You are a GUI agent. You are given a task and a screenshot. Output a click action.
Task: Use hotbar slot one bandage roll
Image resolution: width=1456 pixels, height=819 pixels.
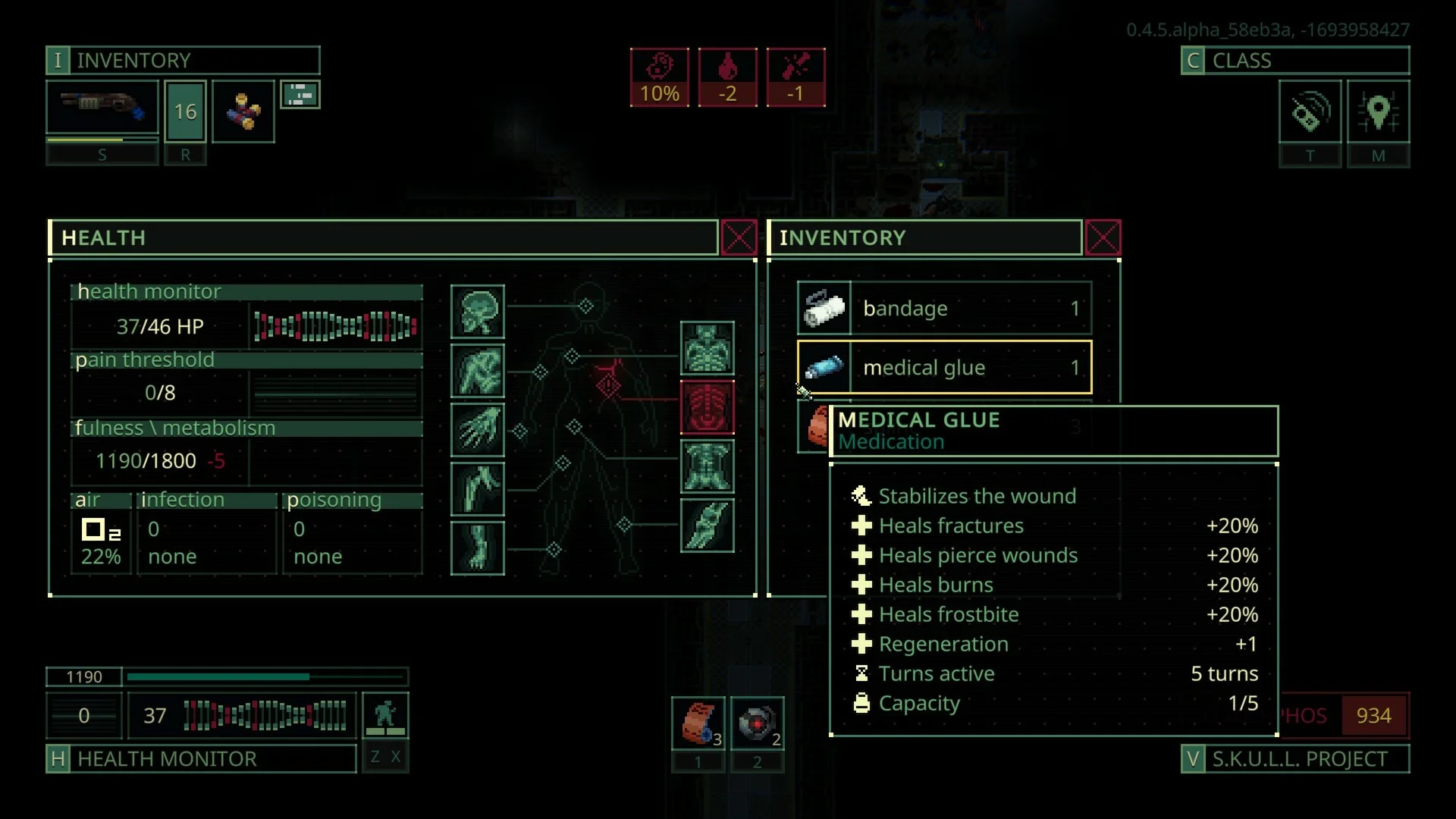pos(698,723)
